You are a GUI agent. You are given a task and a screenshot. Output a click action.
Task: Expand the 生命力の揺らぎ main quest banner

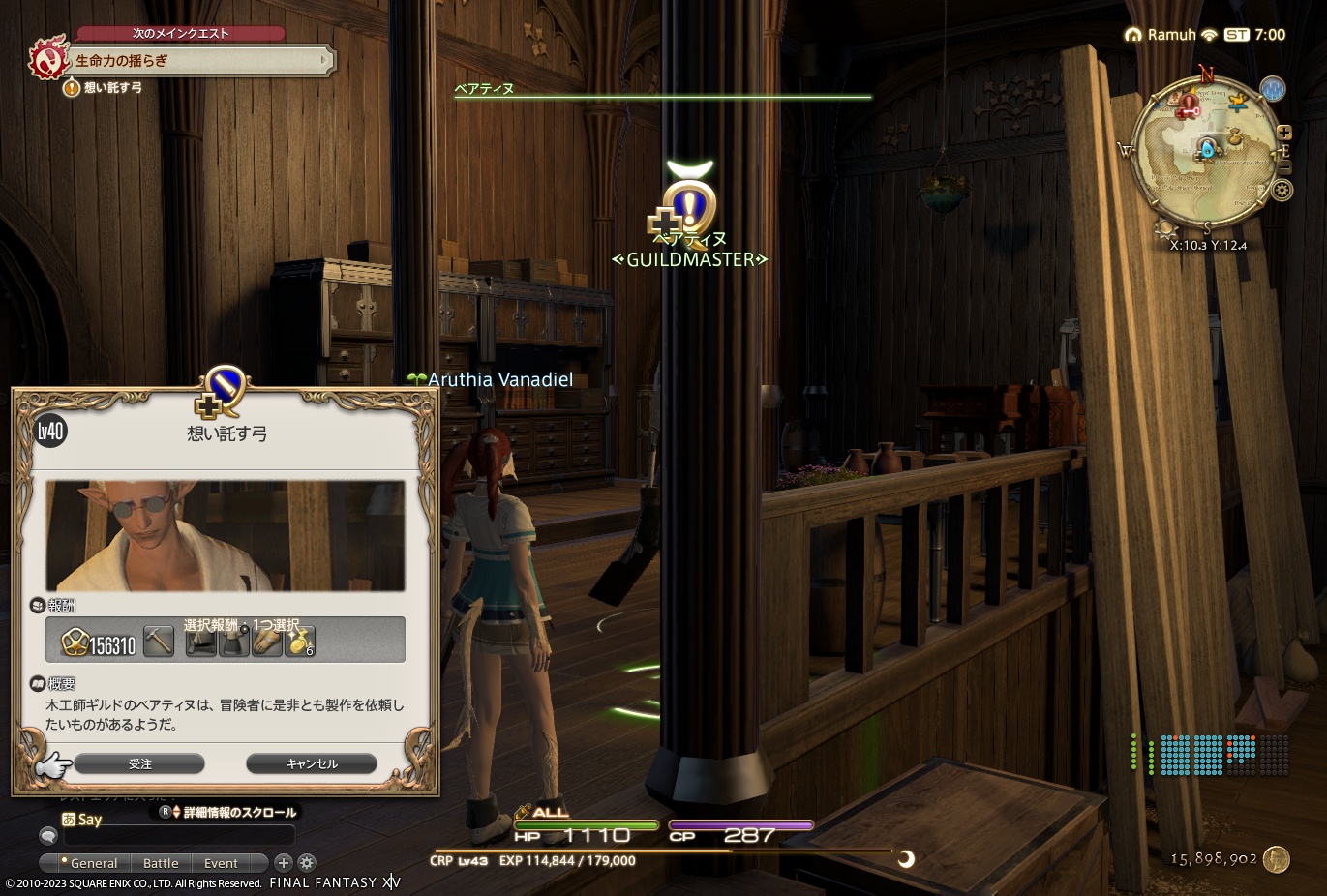click(x=194, y=61)
